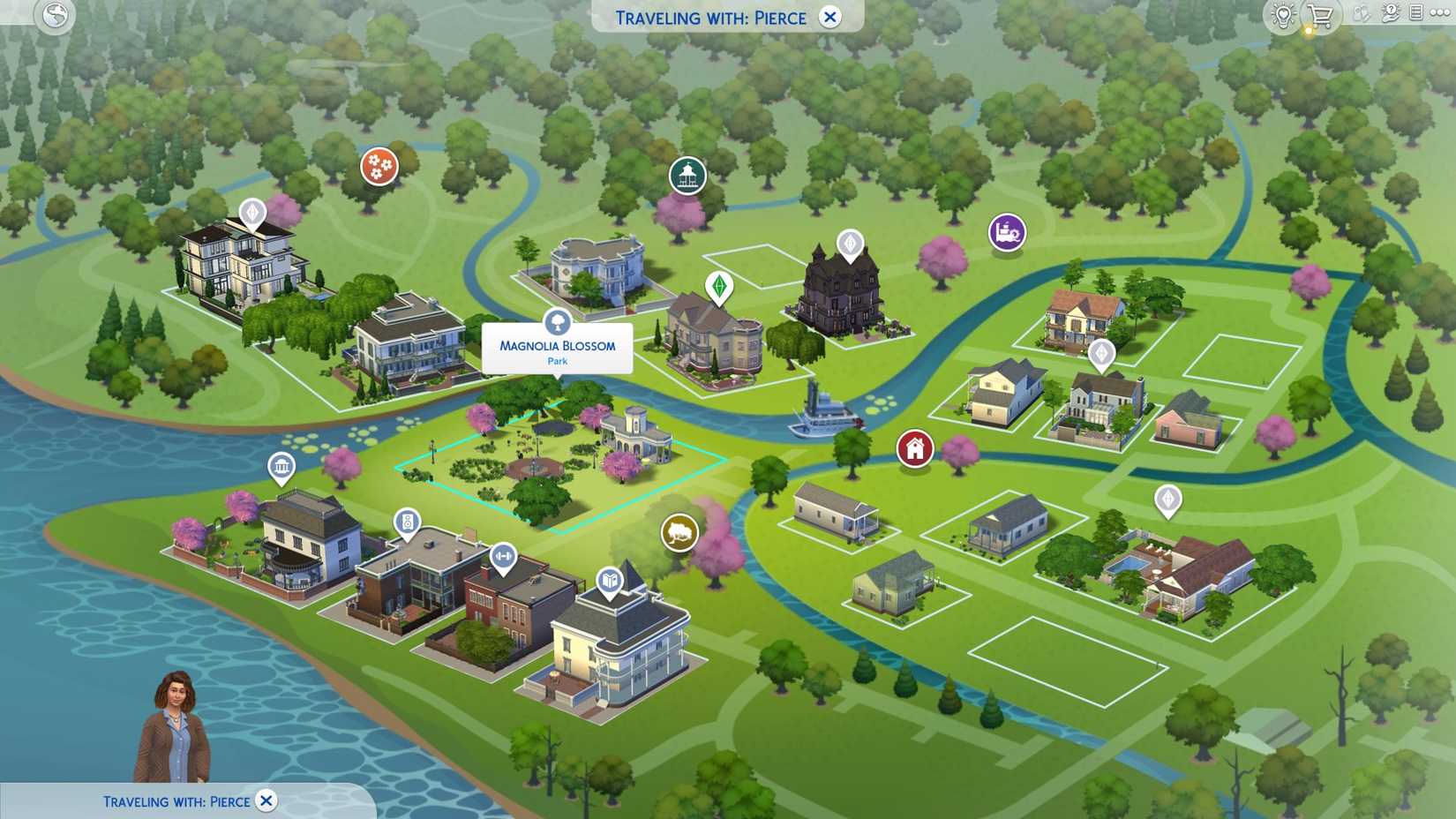Image resolution: width=1456 pixels, height=819 pixels.
Task: Open the Manage Households icon
Action: (x=1362, y=13)
